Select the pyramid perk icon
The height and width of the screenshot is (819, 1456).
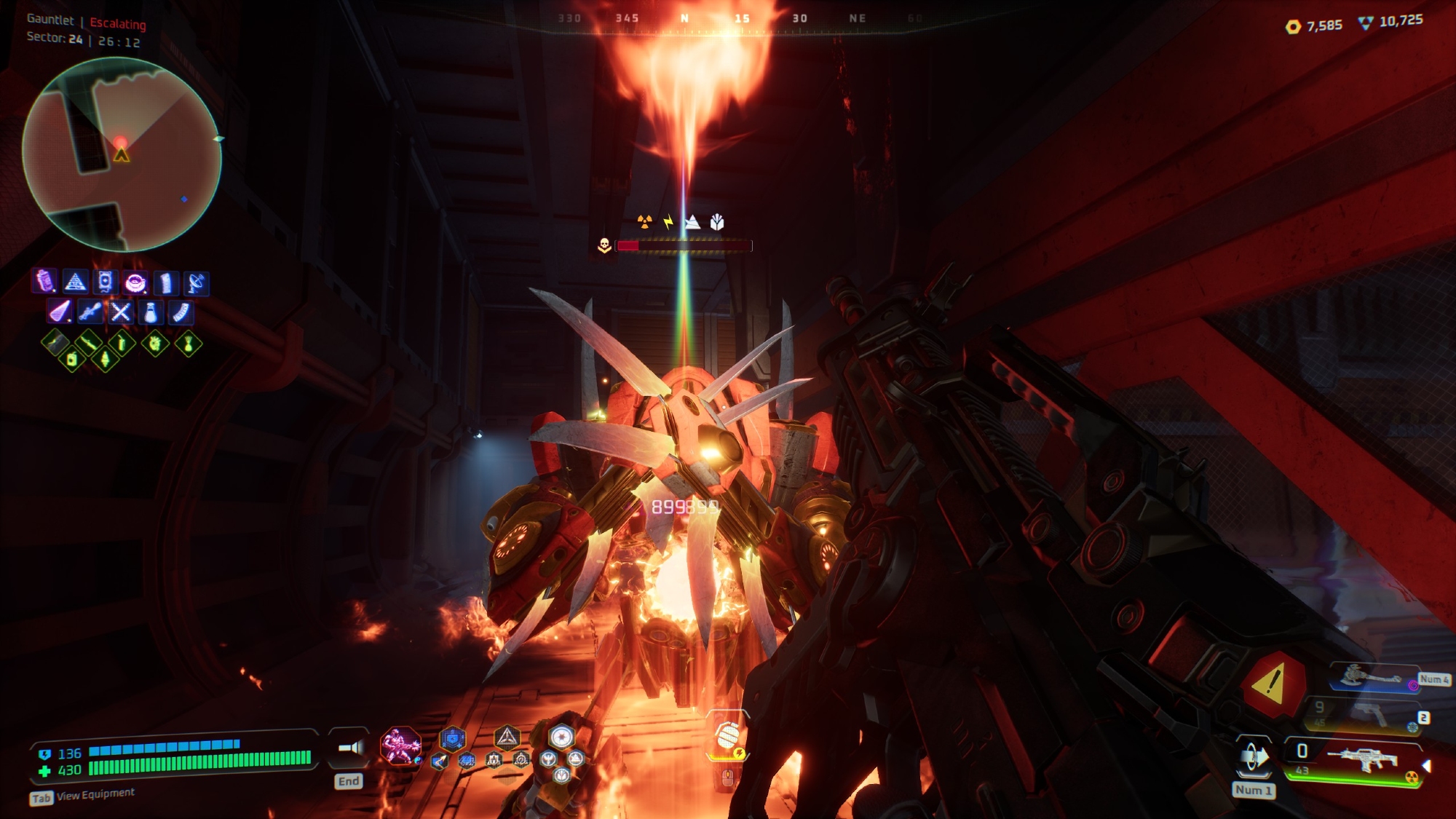[x=75, y=282]
